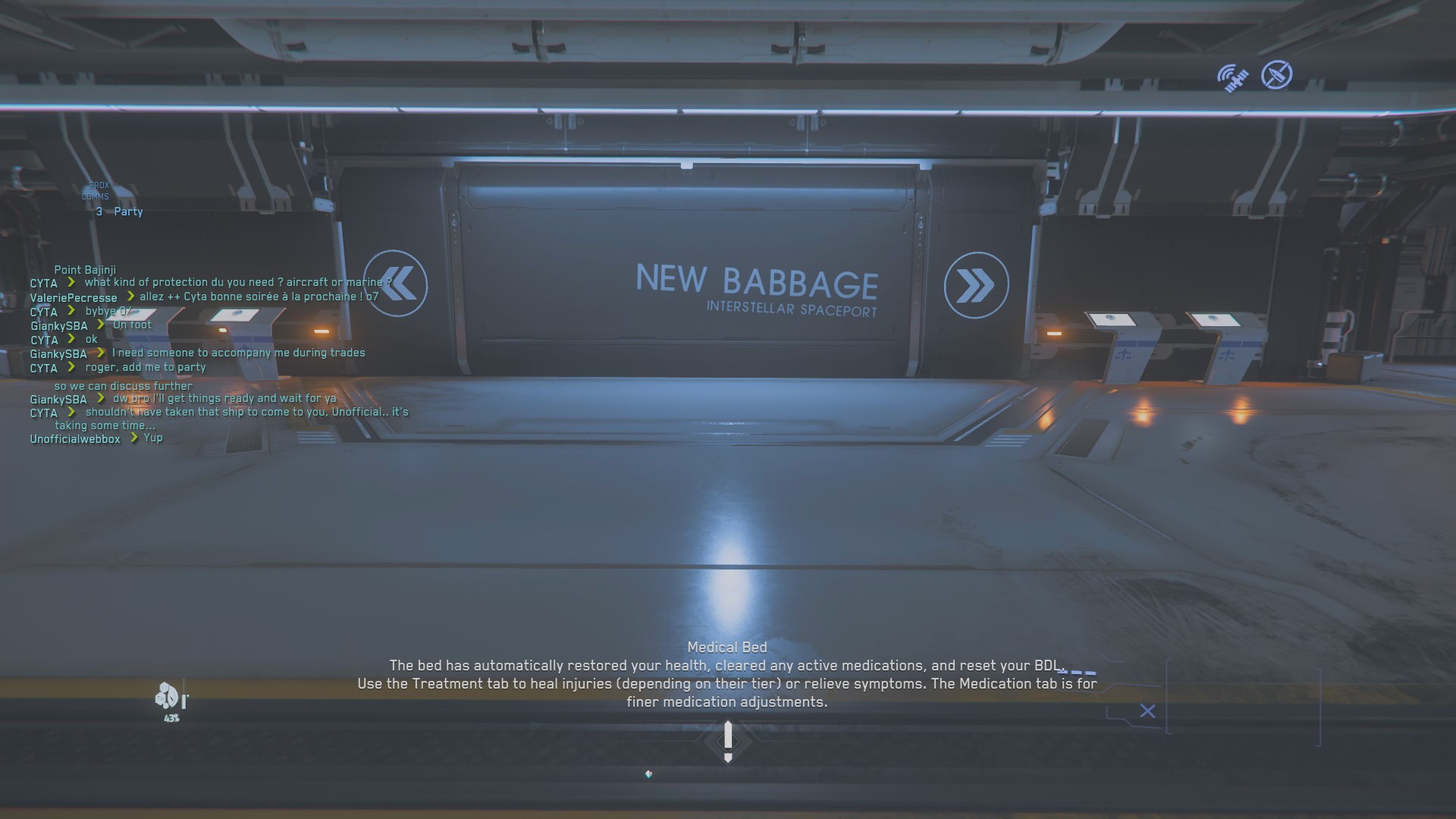Click the stamina bar beside the 43% indicator
1456x819 pixels.
(184, 701)
